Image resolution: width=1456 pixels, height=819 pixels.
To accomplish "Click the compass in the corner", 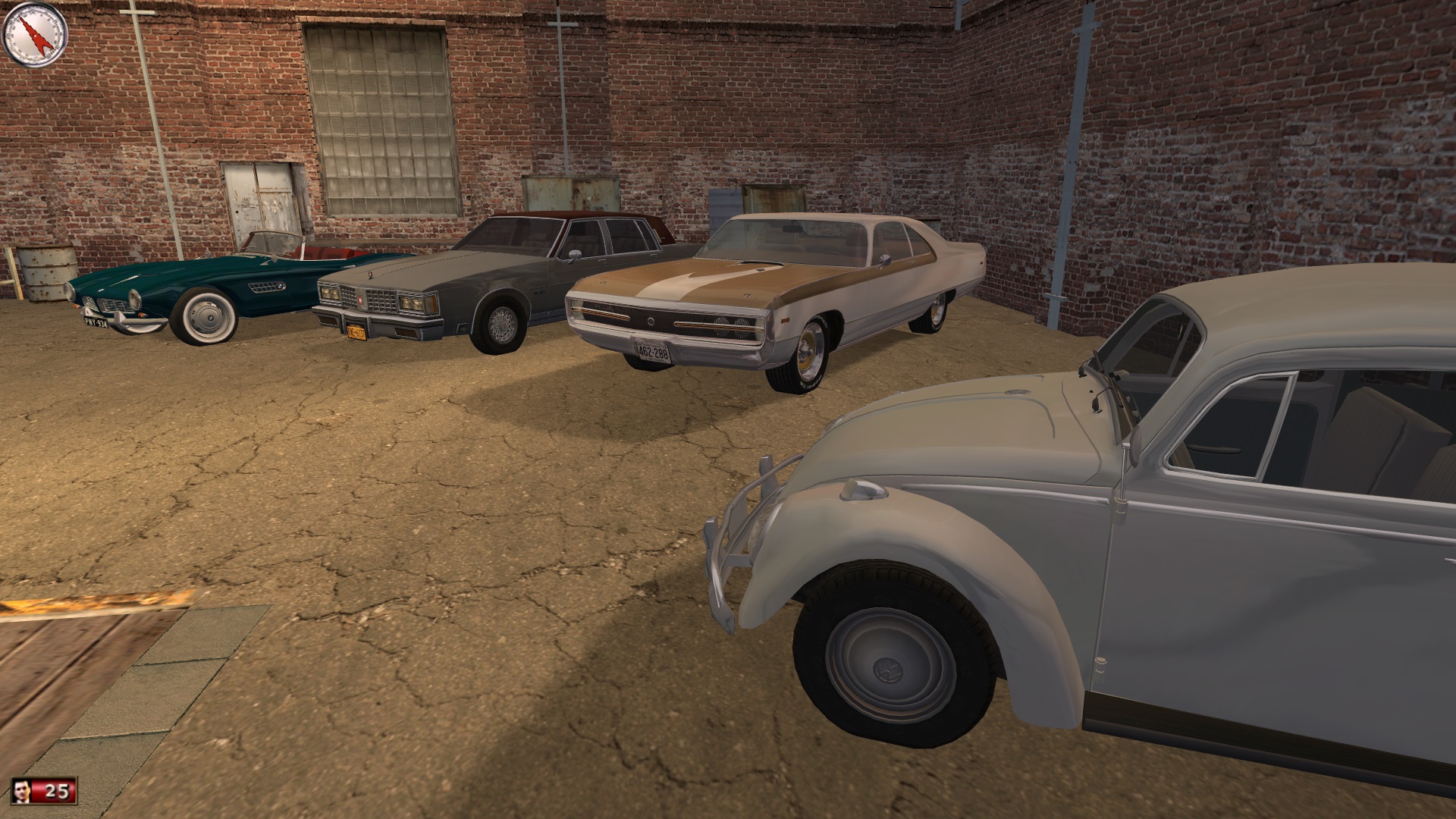I will tap(35, 32).
